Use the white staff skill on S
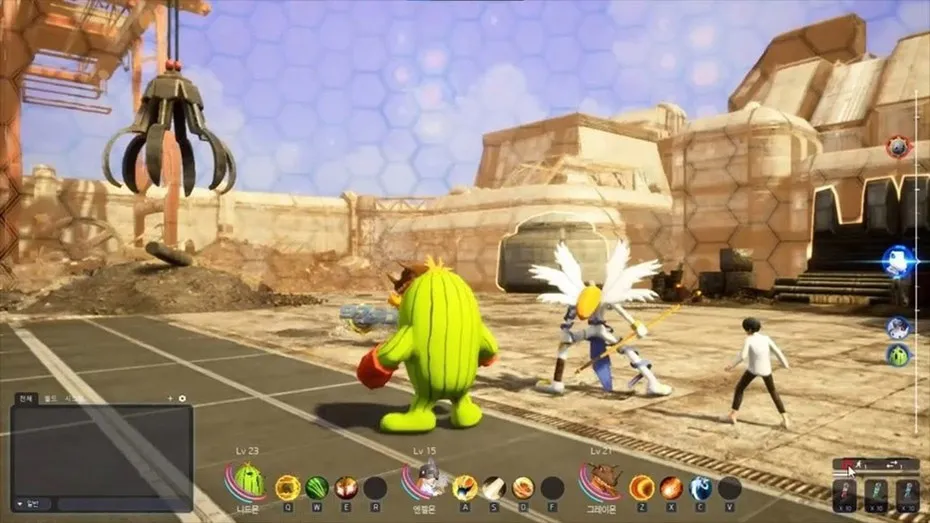 point(494,487)
